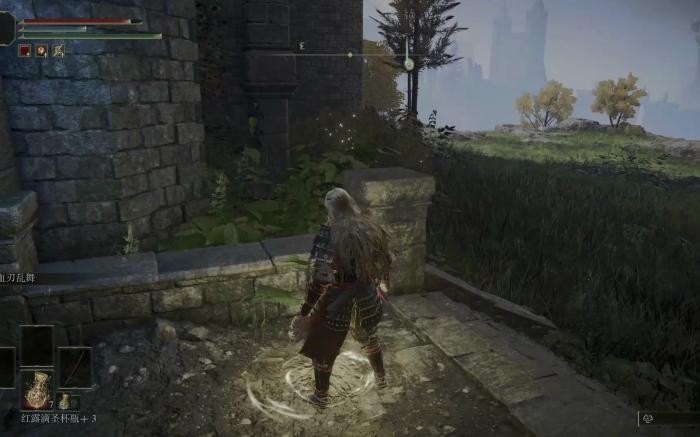The height and width of the screenshot is (437, 700).
Task: Click the orange orb buff icon
Action: (x=41, y=50)
